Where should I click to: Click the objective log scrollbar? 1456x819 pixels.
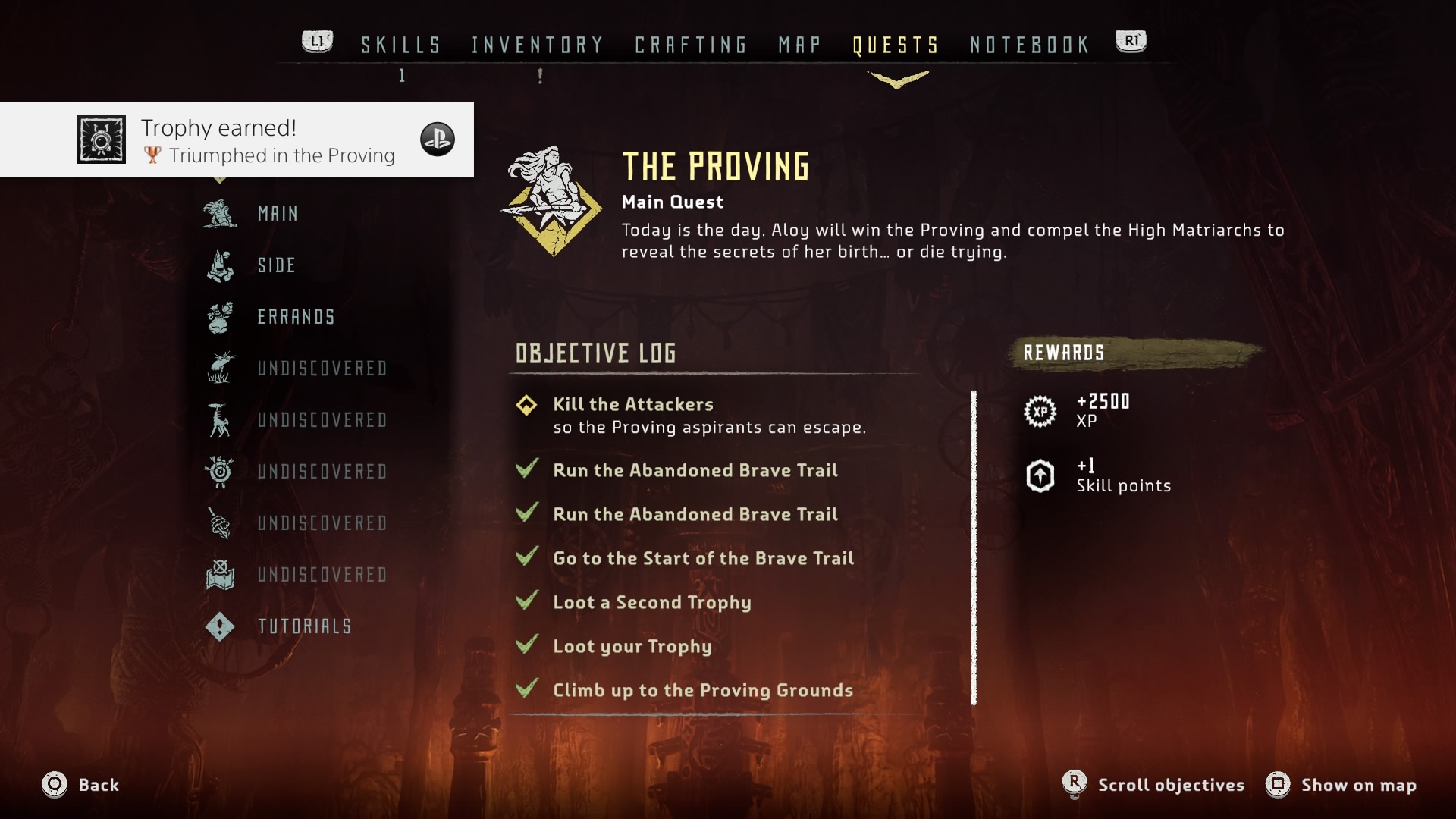point(974,548)
